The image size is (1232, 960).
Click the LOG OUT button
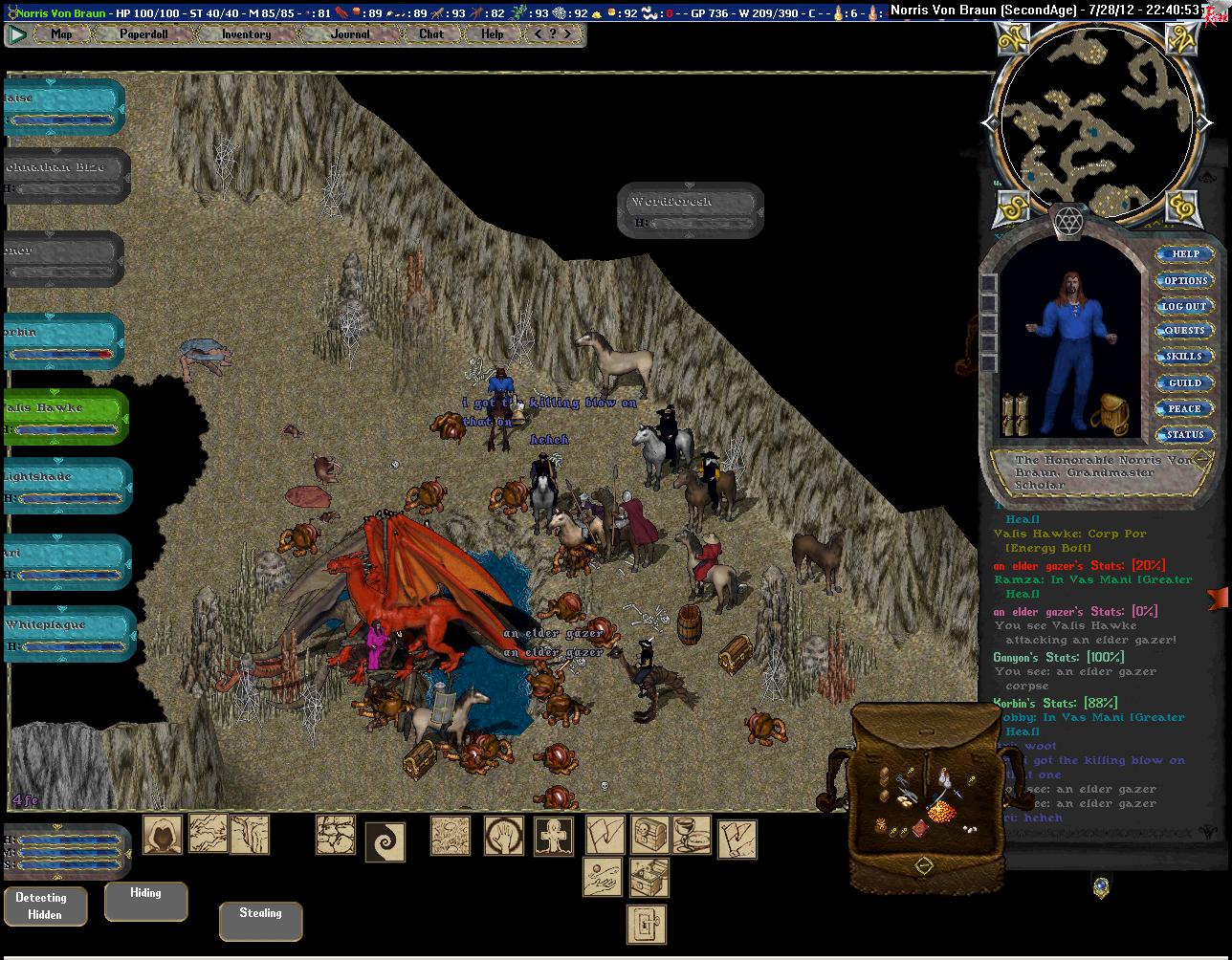click(1184, 306)
